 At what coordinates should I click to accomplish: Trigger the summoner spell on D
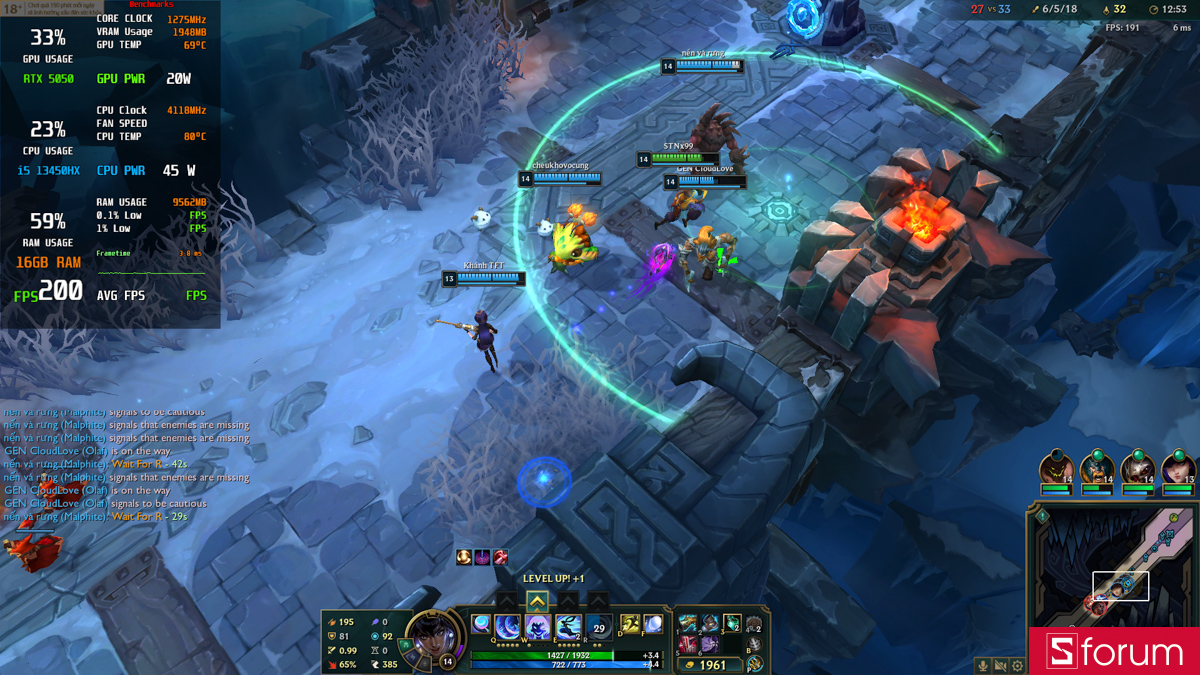click(630, 624)
